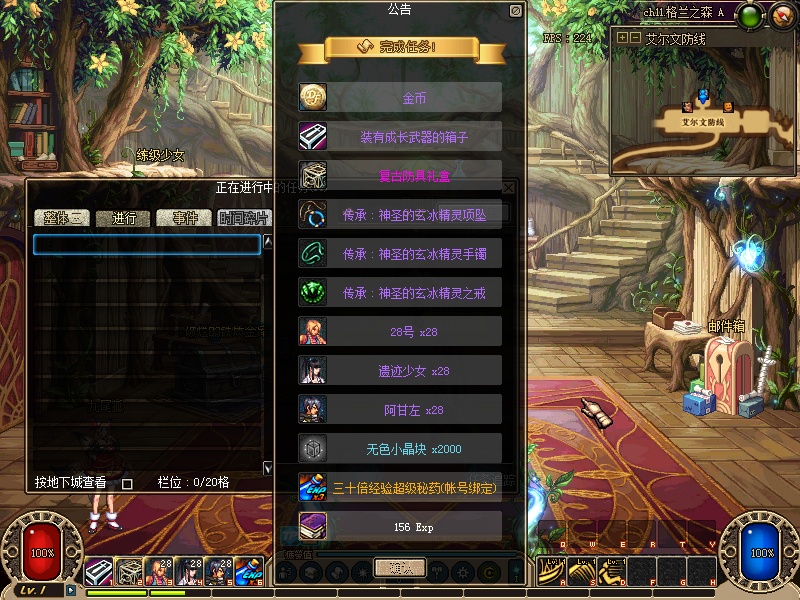
Task: Select the 遗迹少女 x28 reward row
Action: (x=401, y=370)
